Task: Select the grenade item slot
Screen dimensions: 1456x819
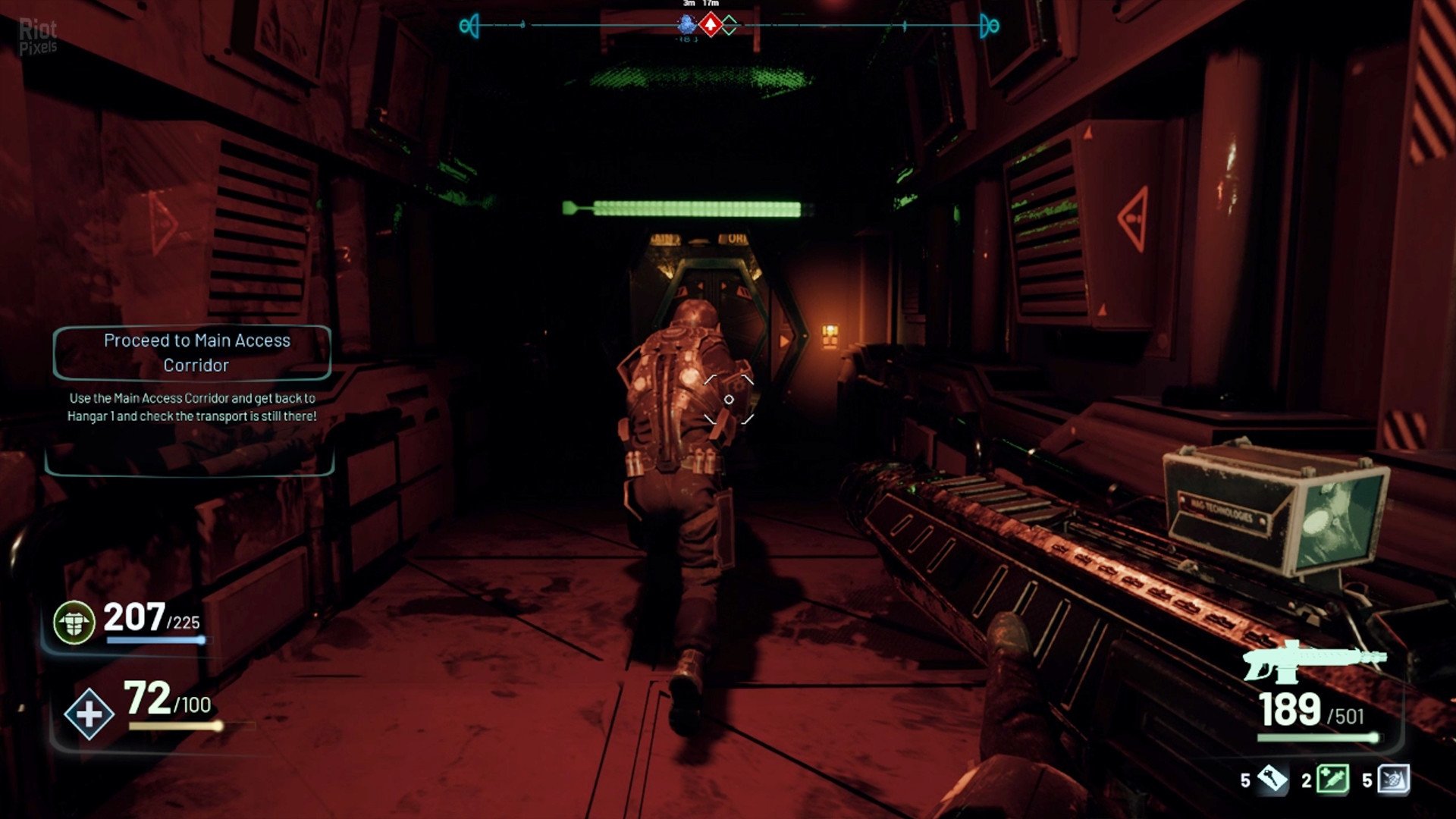Action: [1394, 779]
